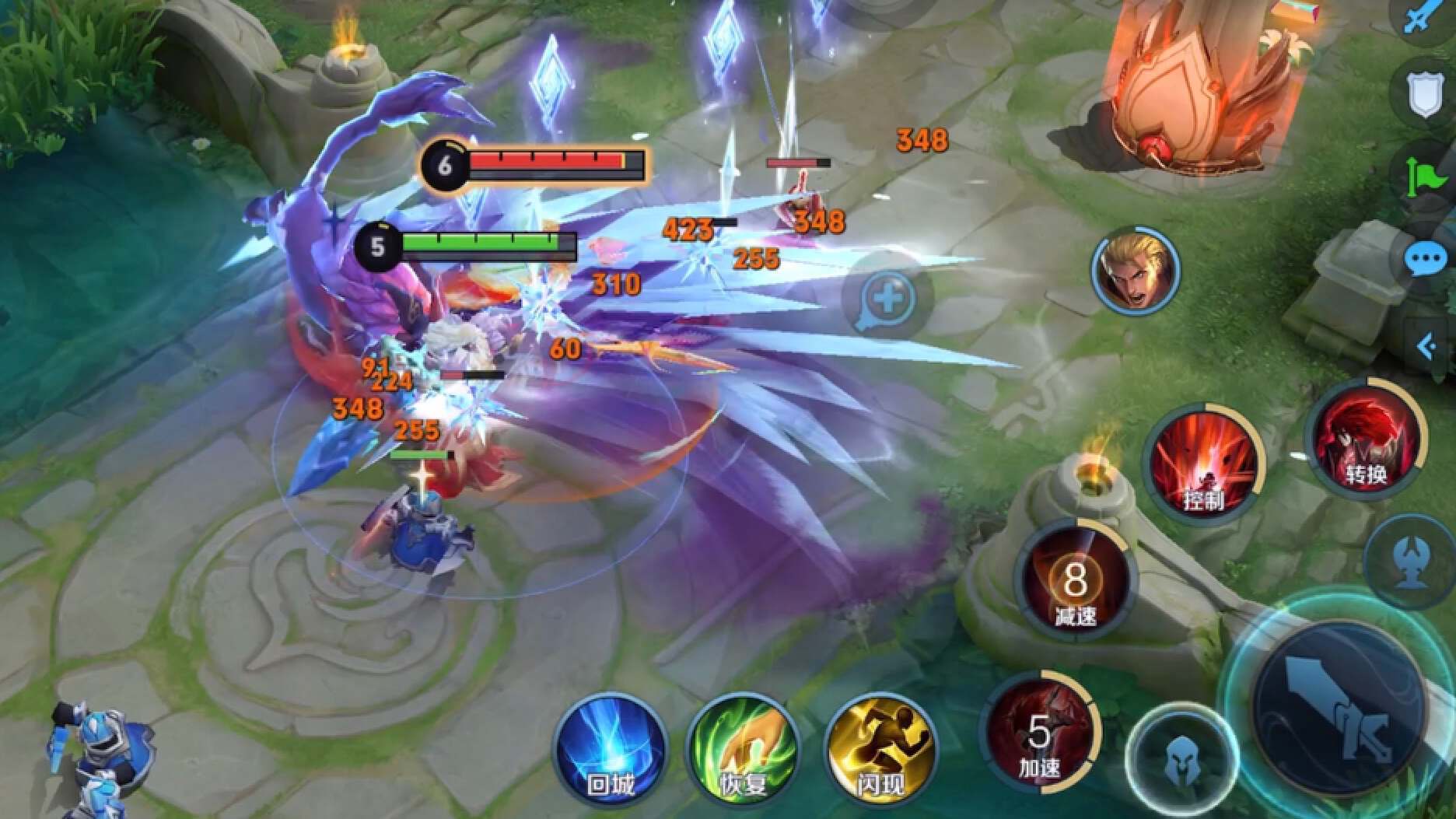Cast the 闪现 flash summoner spell
This screenshot has width=1456, height=819.
(x=879, y=747)
